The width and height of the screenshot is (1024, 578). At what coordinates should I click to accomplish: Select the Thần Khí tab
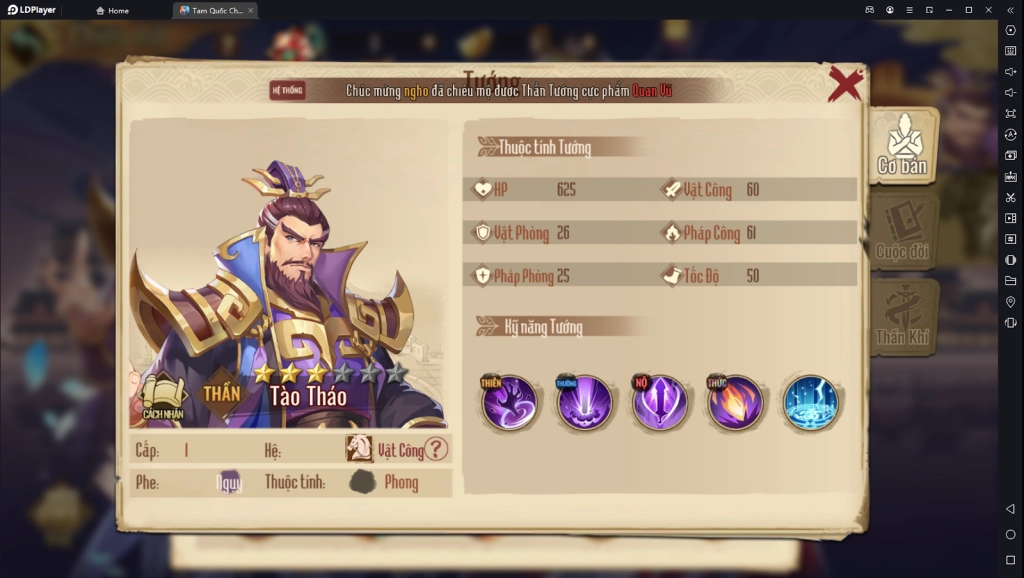coord(902,318)
